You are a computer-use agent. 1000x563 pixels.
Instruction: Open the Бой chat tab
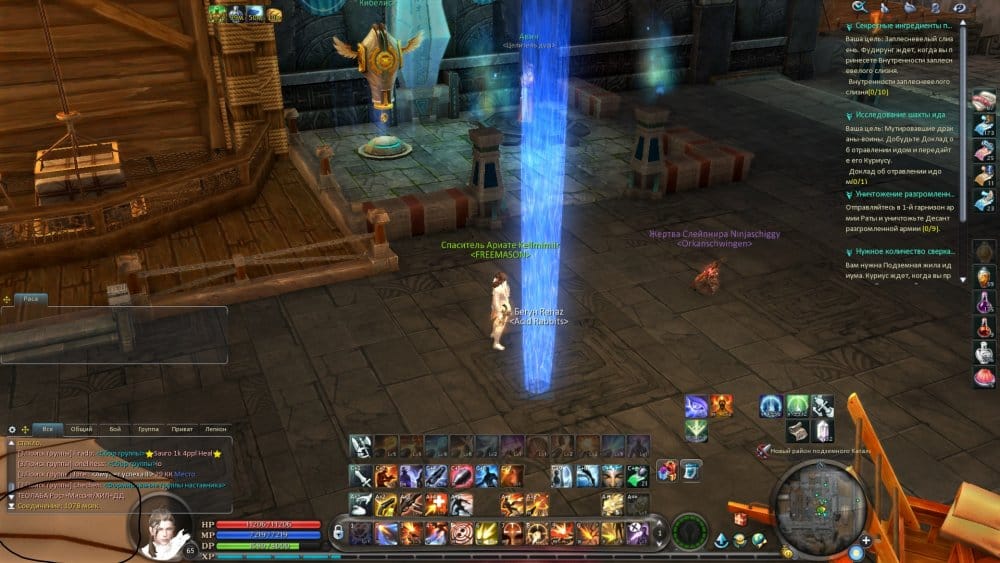tap(115, 429)
